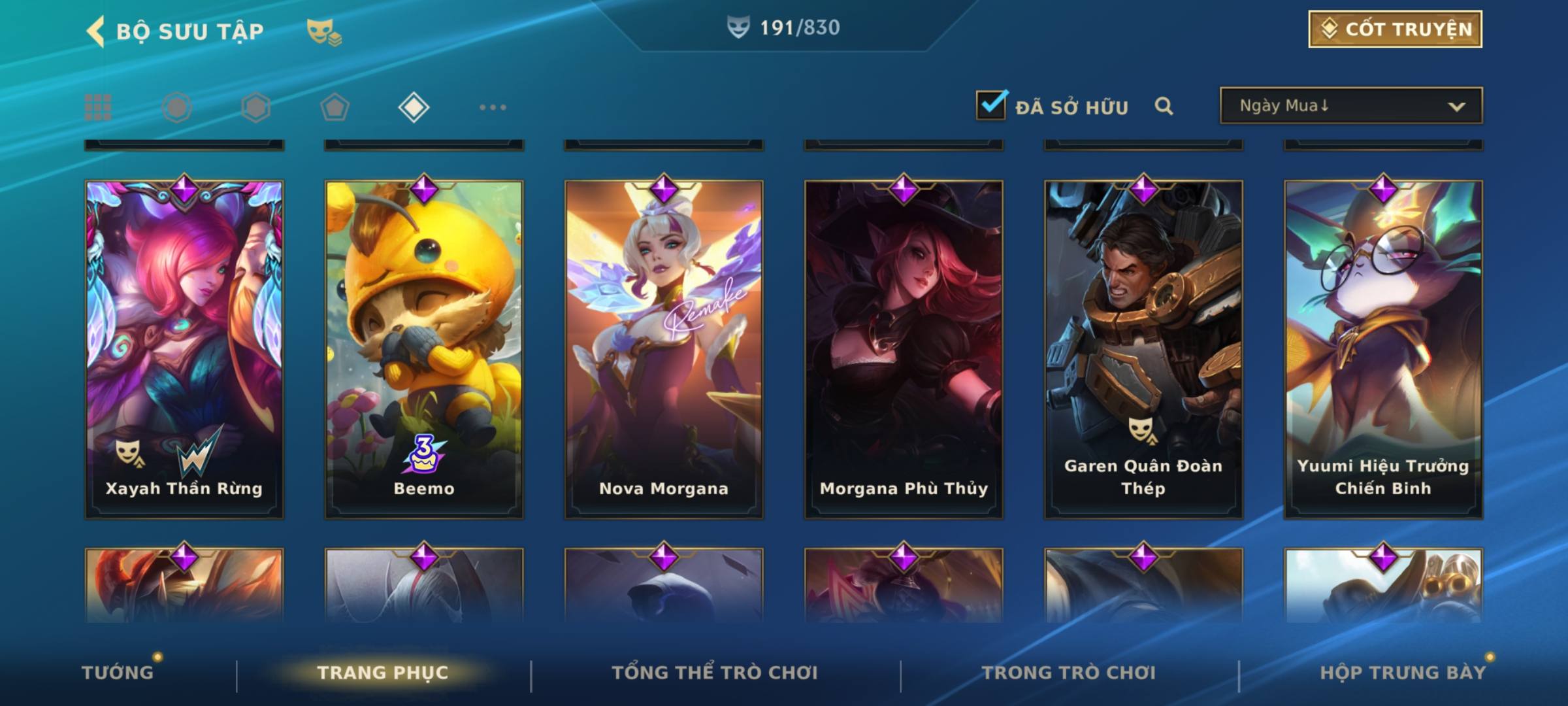This screenshot has height=706, width=1568.
Task: Open the Trong Trò Chơi tab
Action: (1069, 673)
